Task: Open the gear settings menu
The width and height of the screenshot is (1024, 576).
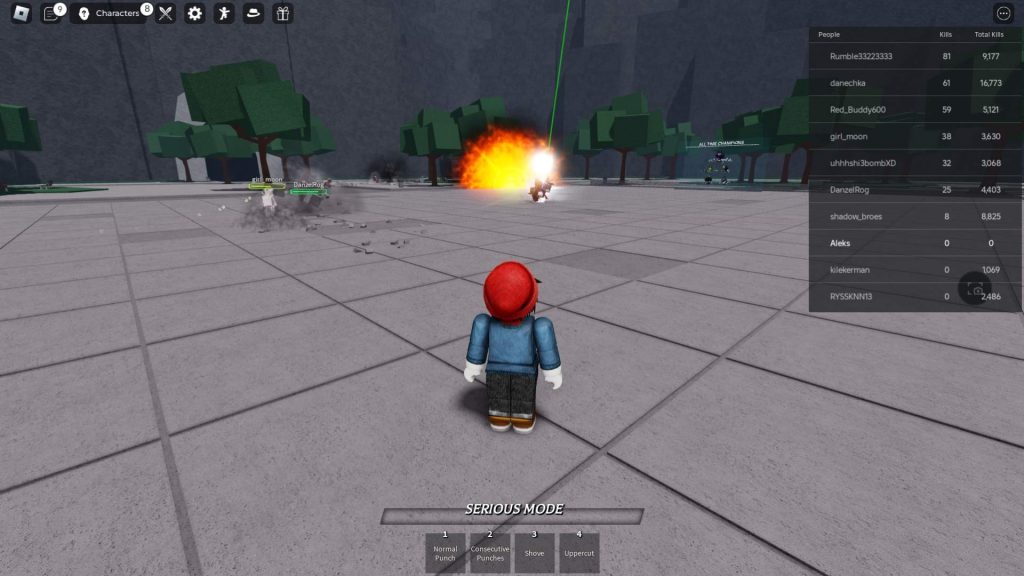Action: (195, 13)
